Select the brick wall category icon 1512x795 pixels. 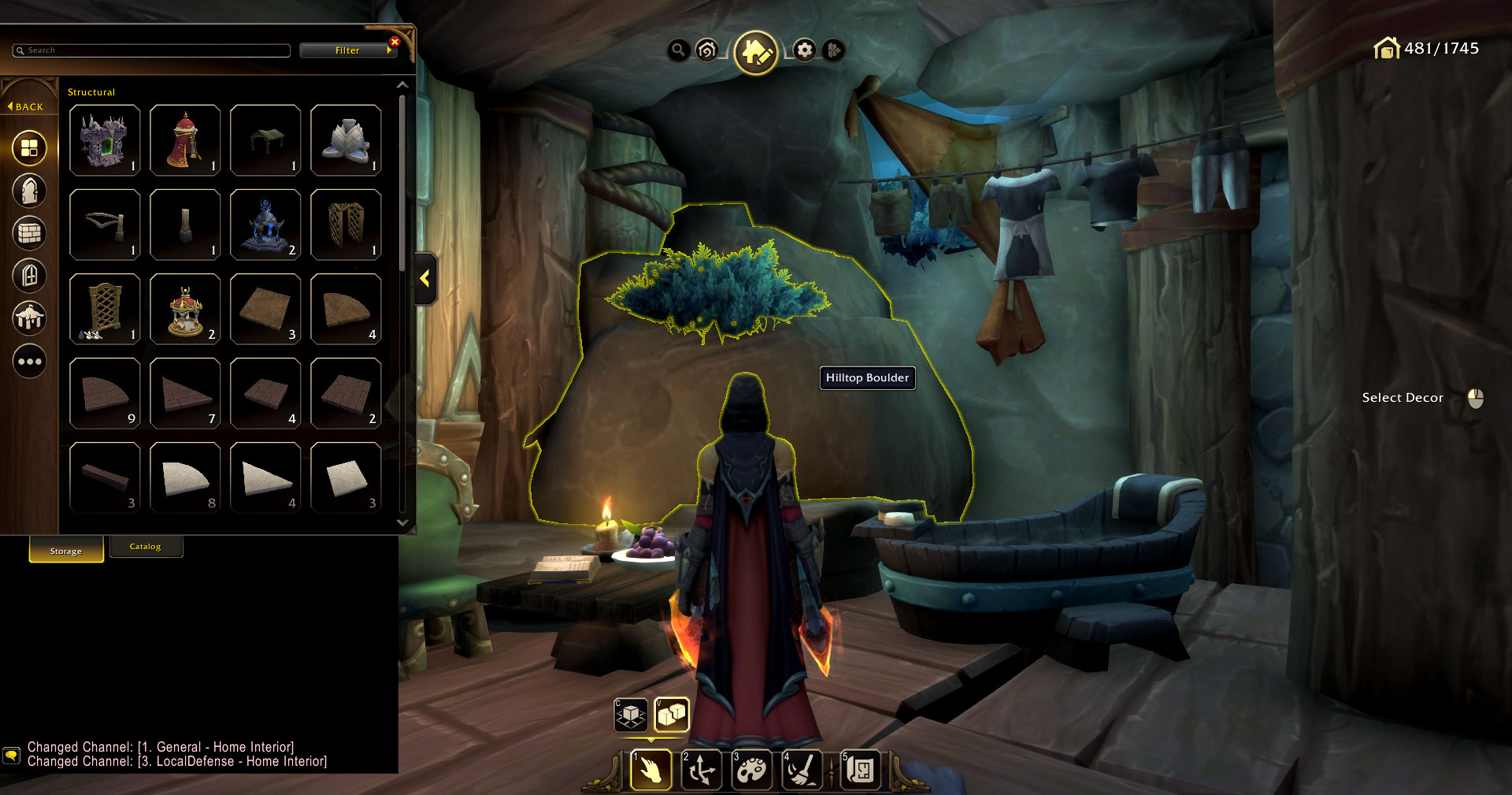(29, 233)
